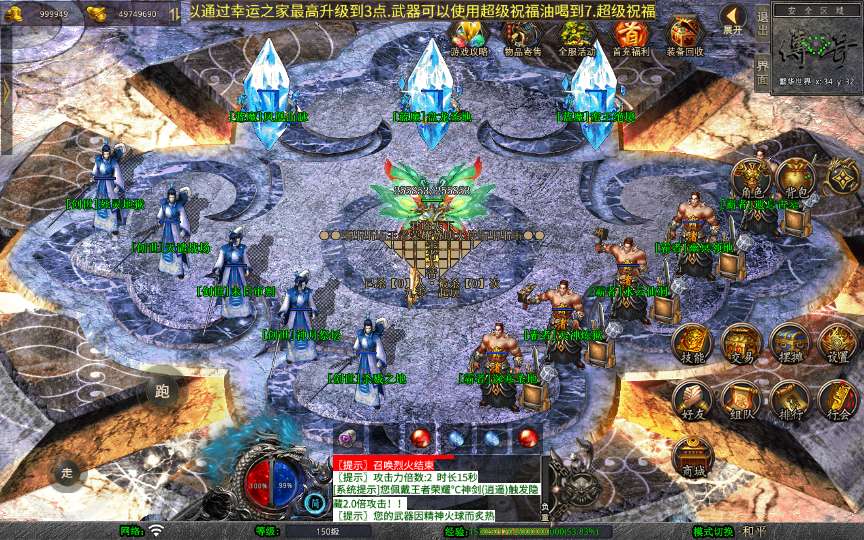The image size is (864, 540).
Task: Open the 物品寄售 consignment market
Action: 523,37
